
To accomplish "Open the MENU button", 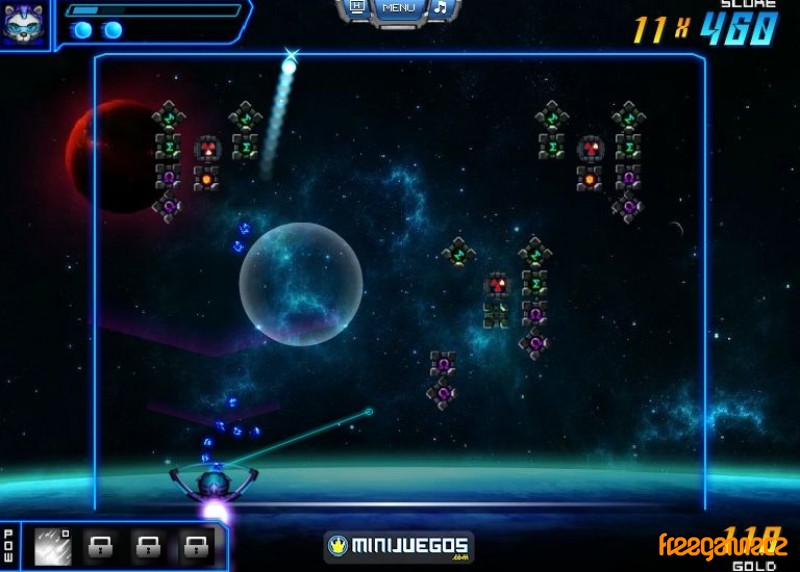I will (398, 9).
